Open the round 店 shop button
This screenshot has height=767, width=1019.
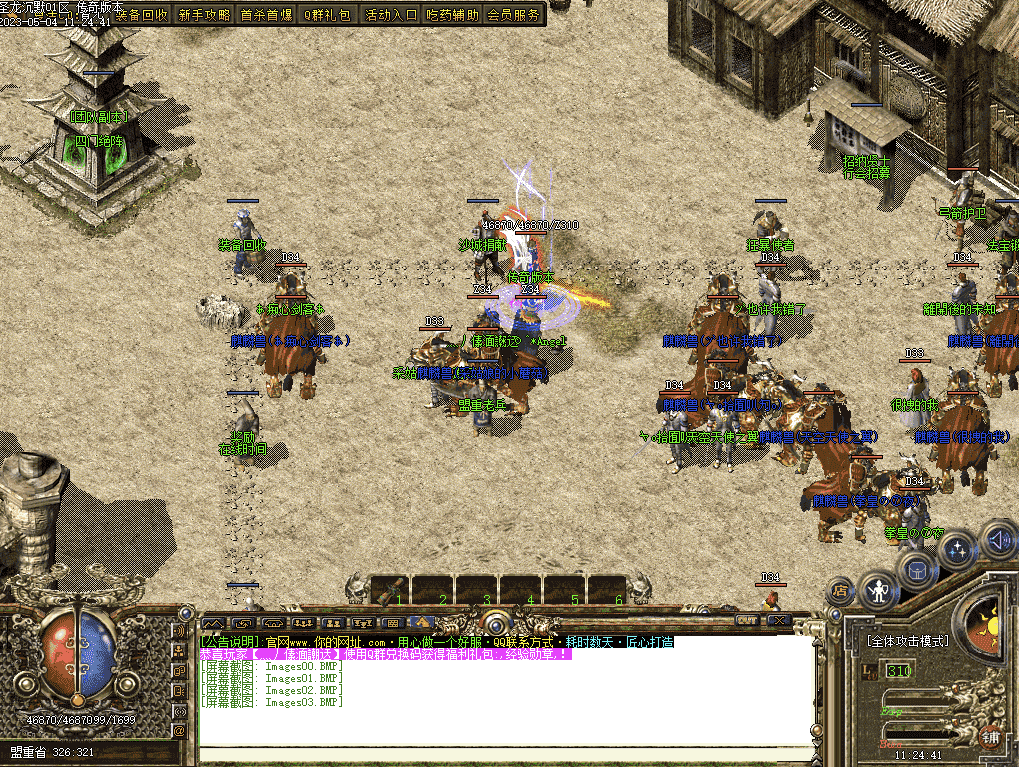point(838,591)
